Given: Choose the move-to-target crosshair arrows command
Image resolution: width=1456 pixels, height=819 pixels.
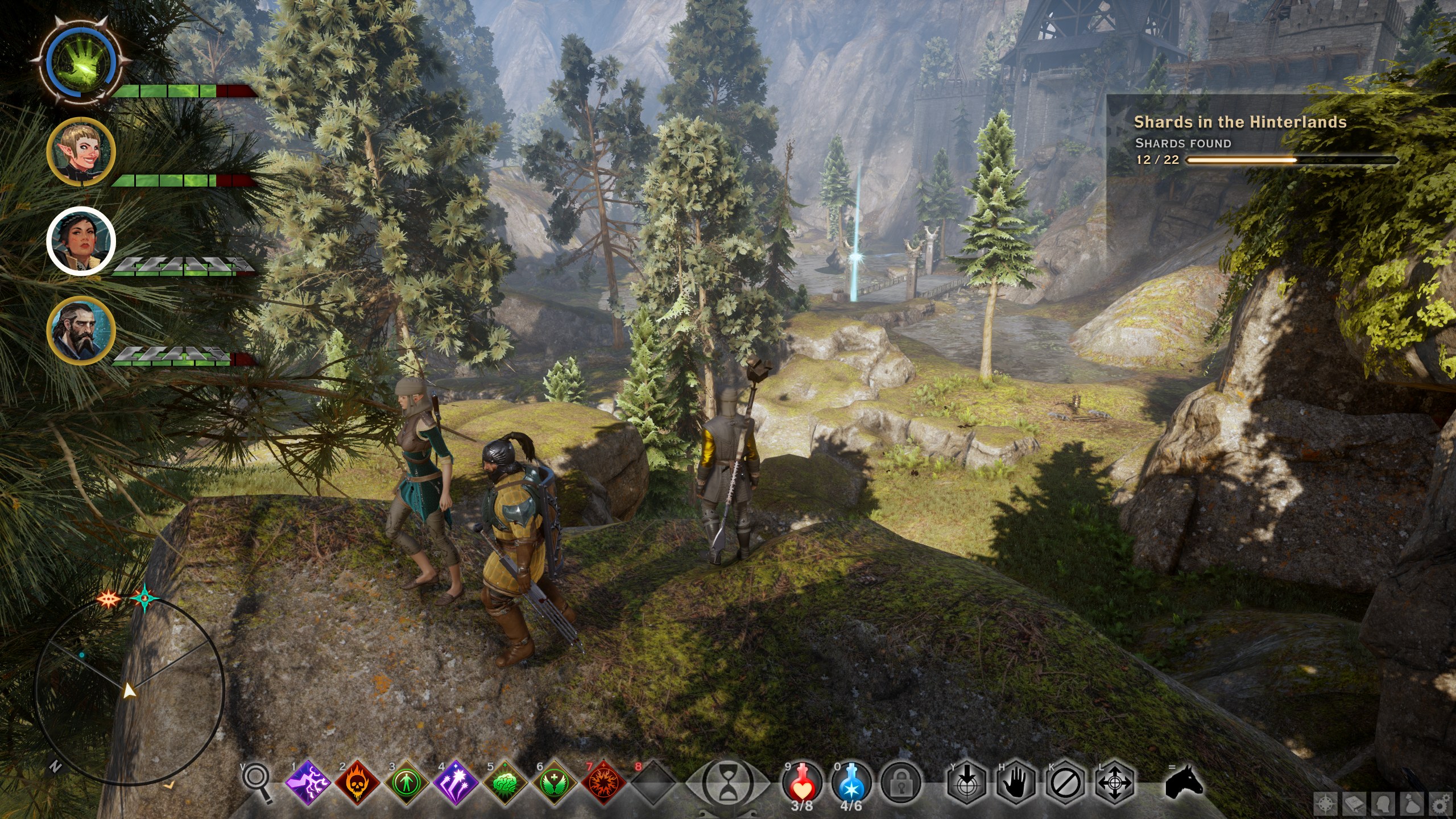Looking at the screenshot, I should point(1115,784).
